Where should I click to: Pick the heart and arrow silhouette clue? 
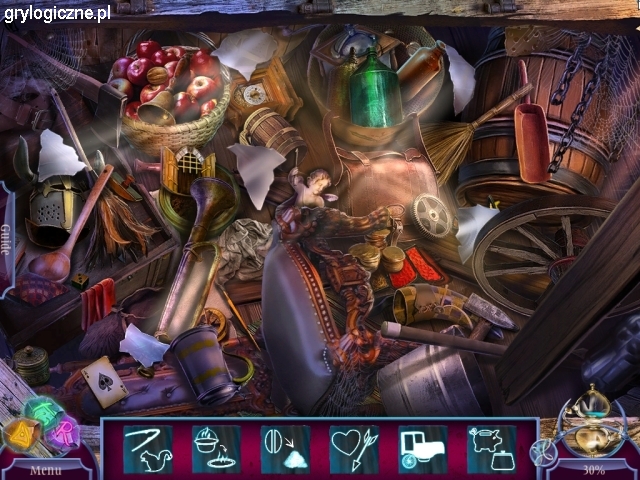pyautogui.click(x=354, y=448)
